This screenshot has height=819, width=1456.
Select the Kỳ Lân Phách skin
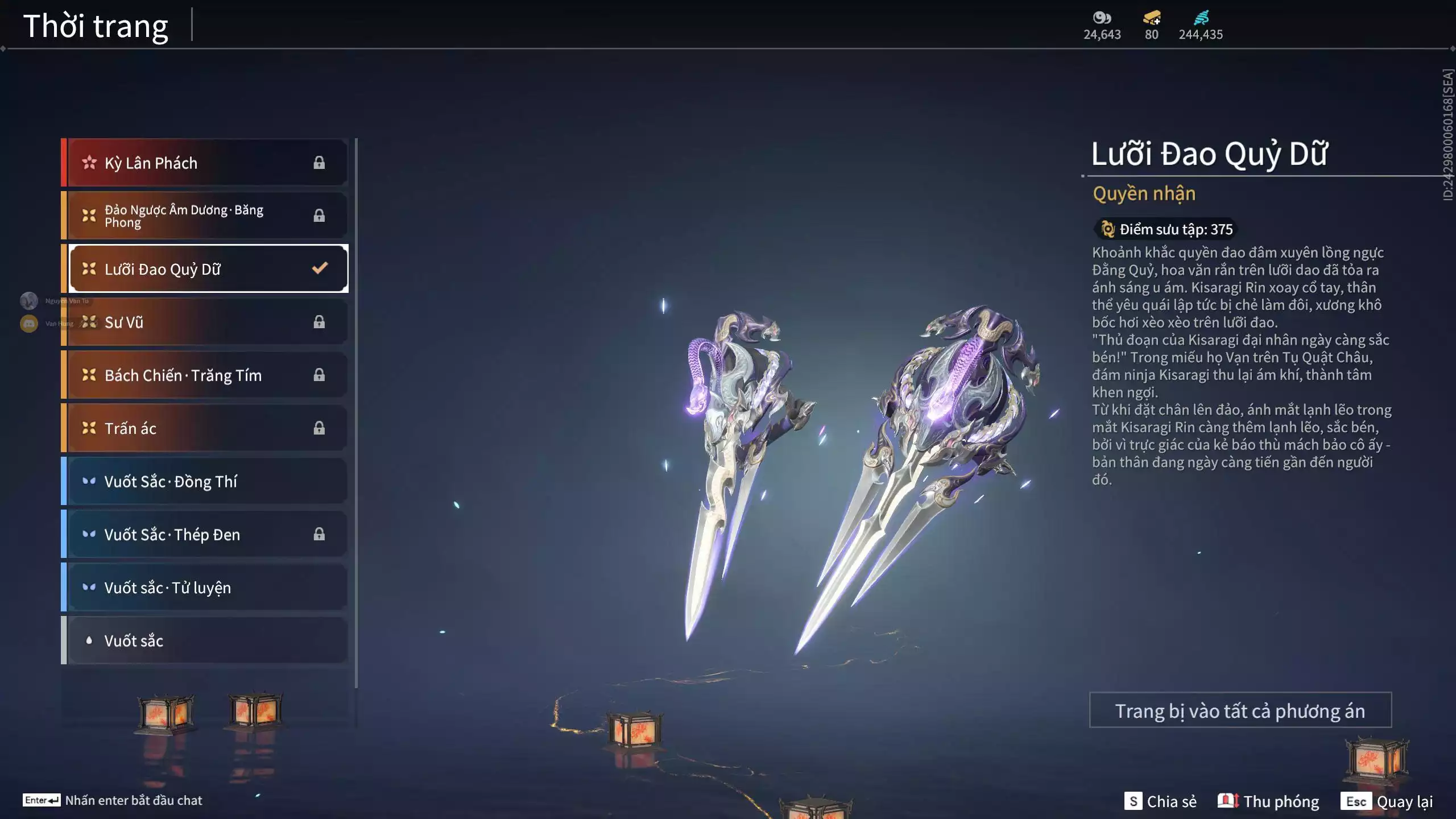(205, 163)
